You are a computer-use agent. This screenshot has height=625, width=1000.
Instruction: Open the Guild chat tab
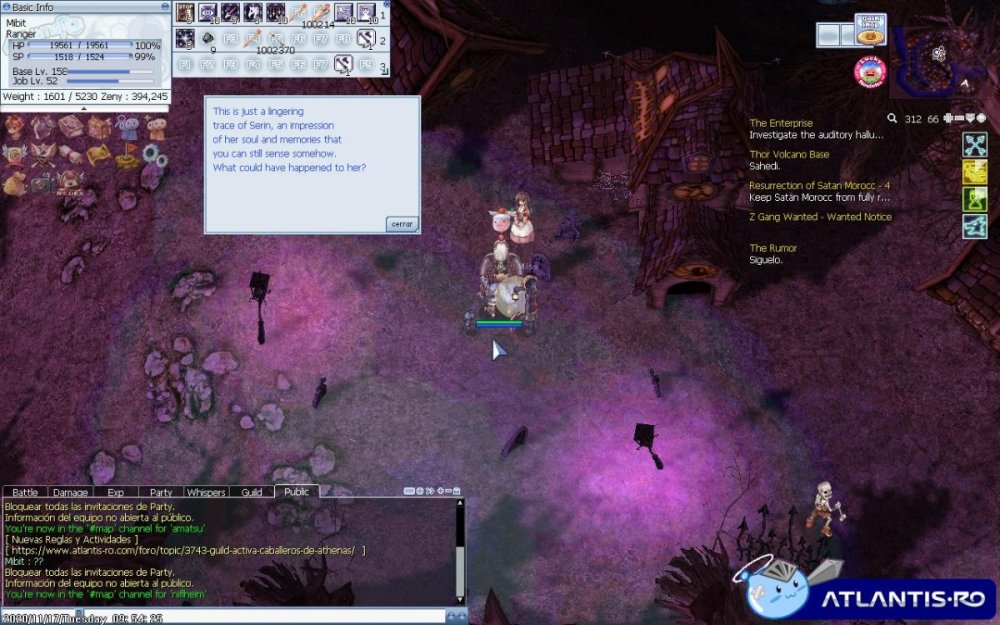pyautogui.click(x=252, y=492)
